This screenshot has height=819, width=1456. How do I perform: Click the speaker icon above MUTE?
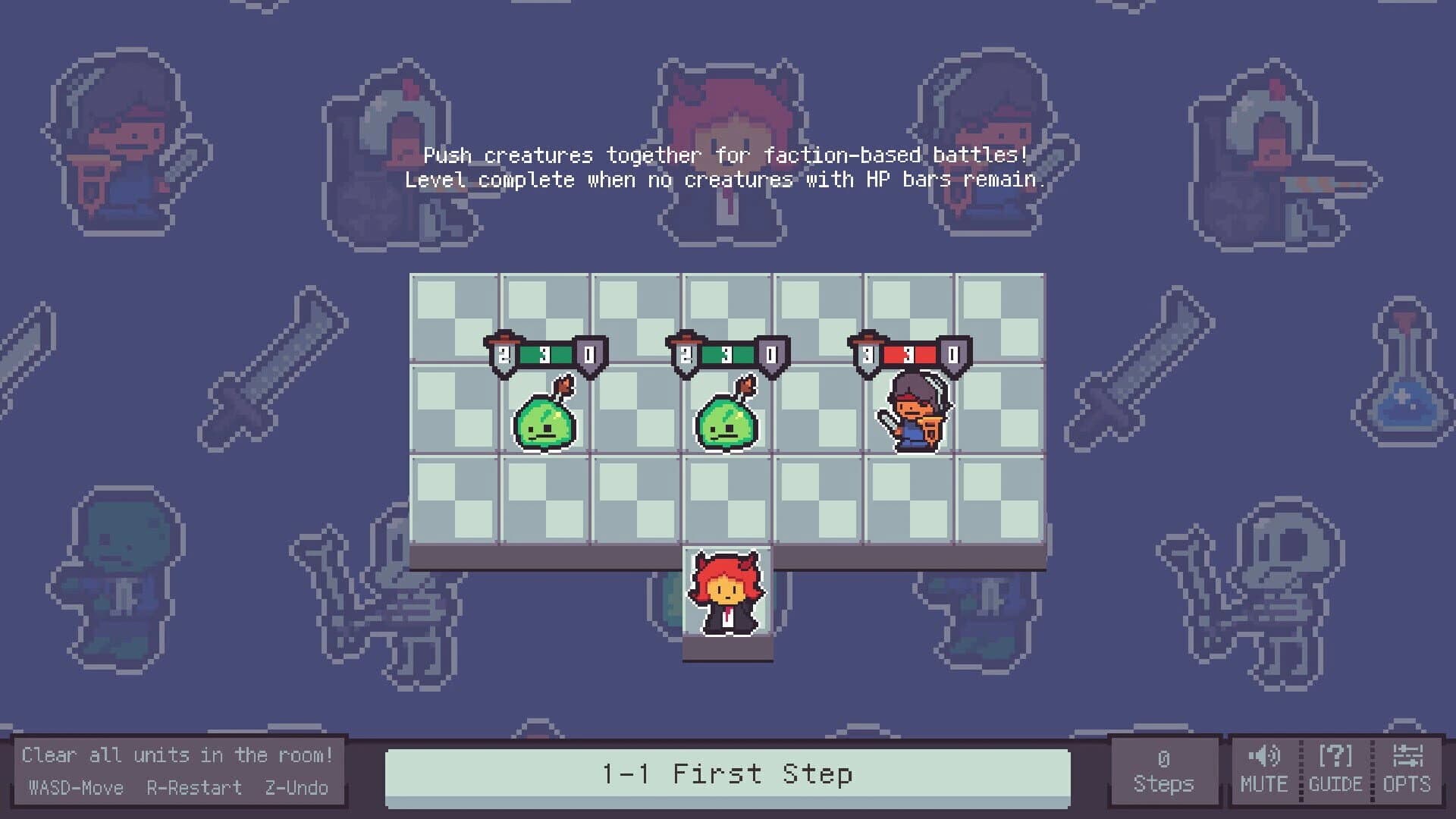[x=1265, y=755]
